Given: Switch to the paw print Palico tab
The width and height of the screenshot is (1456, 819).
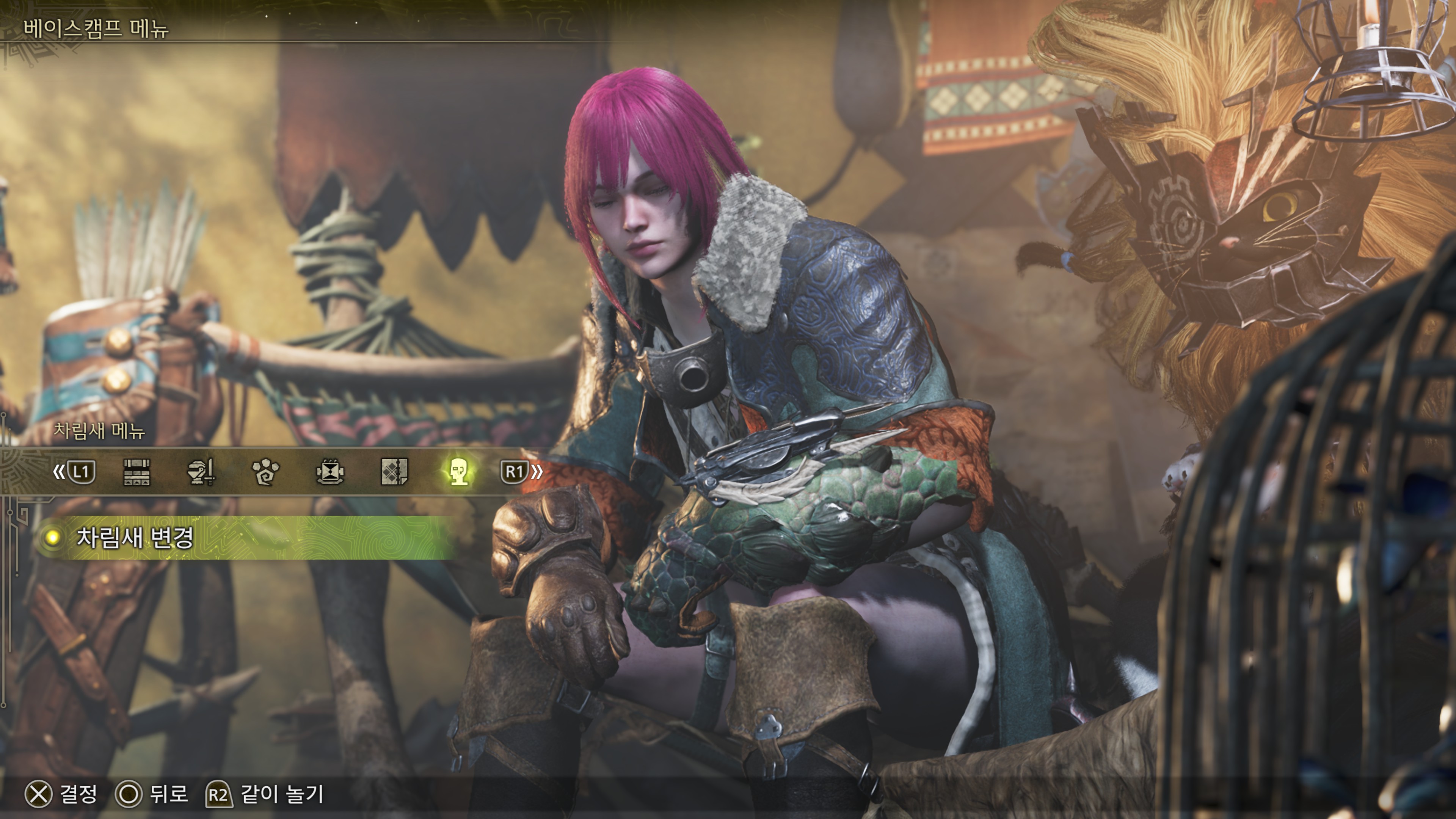Looking at the screenshot, I should [x=265, y=472].
